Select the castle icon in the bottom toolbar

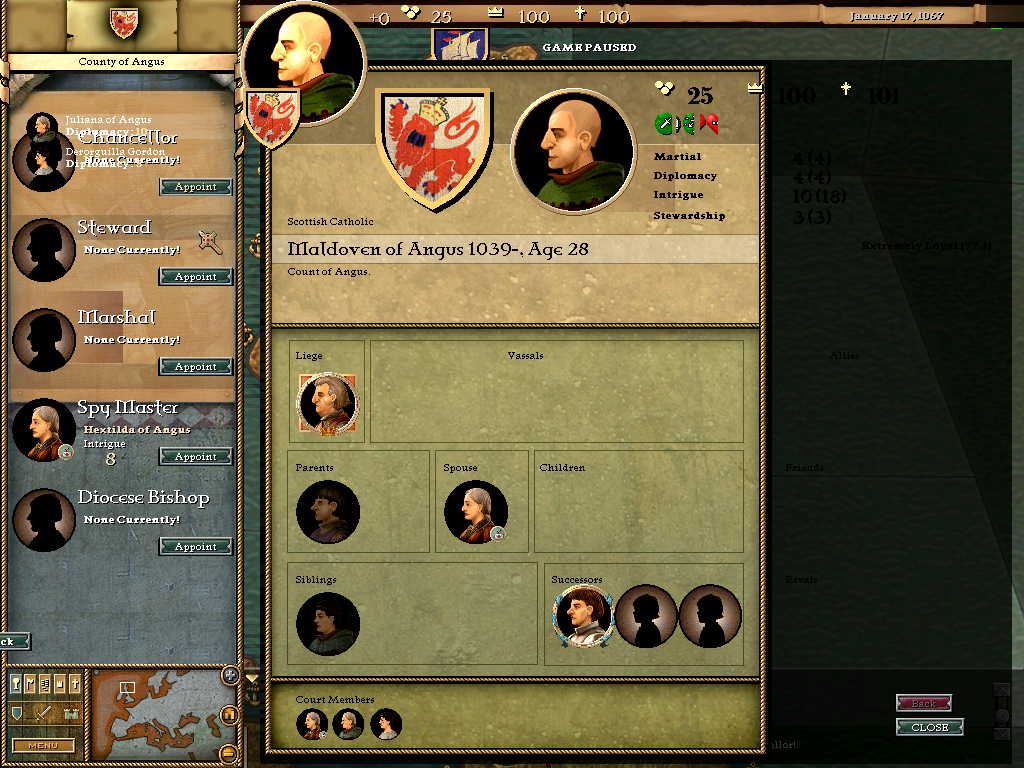click(x=70, y=714)
